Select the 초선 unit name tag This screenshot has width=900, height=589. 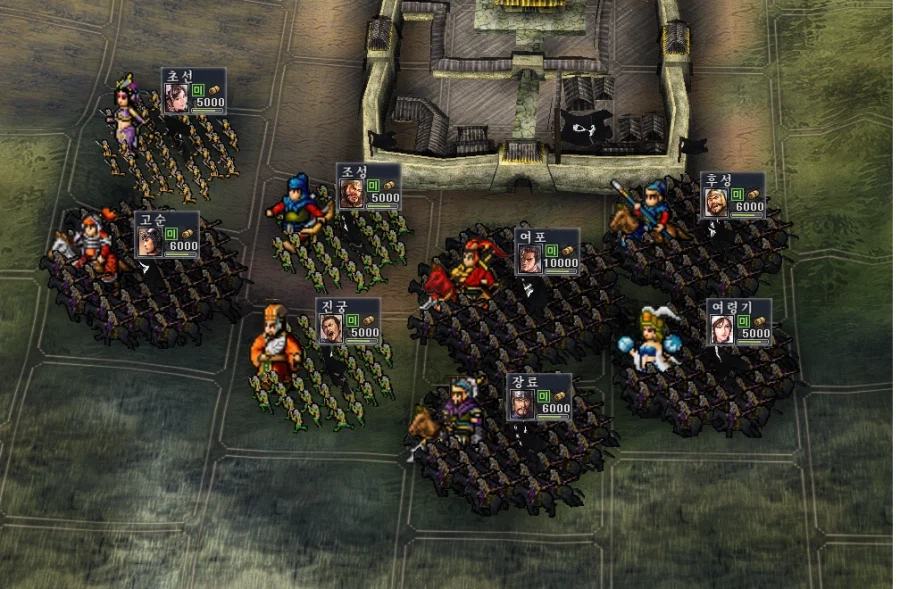tap(193, 92)
